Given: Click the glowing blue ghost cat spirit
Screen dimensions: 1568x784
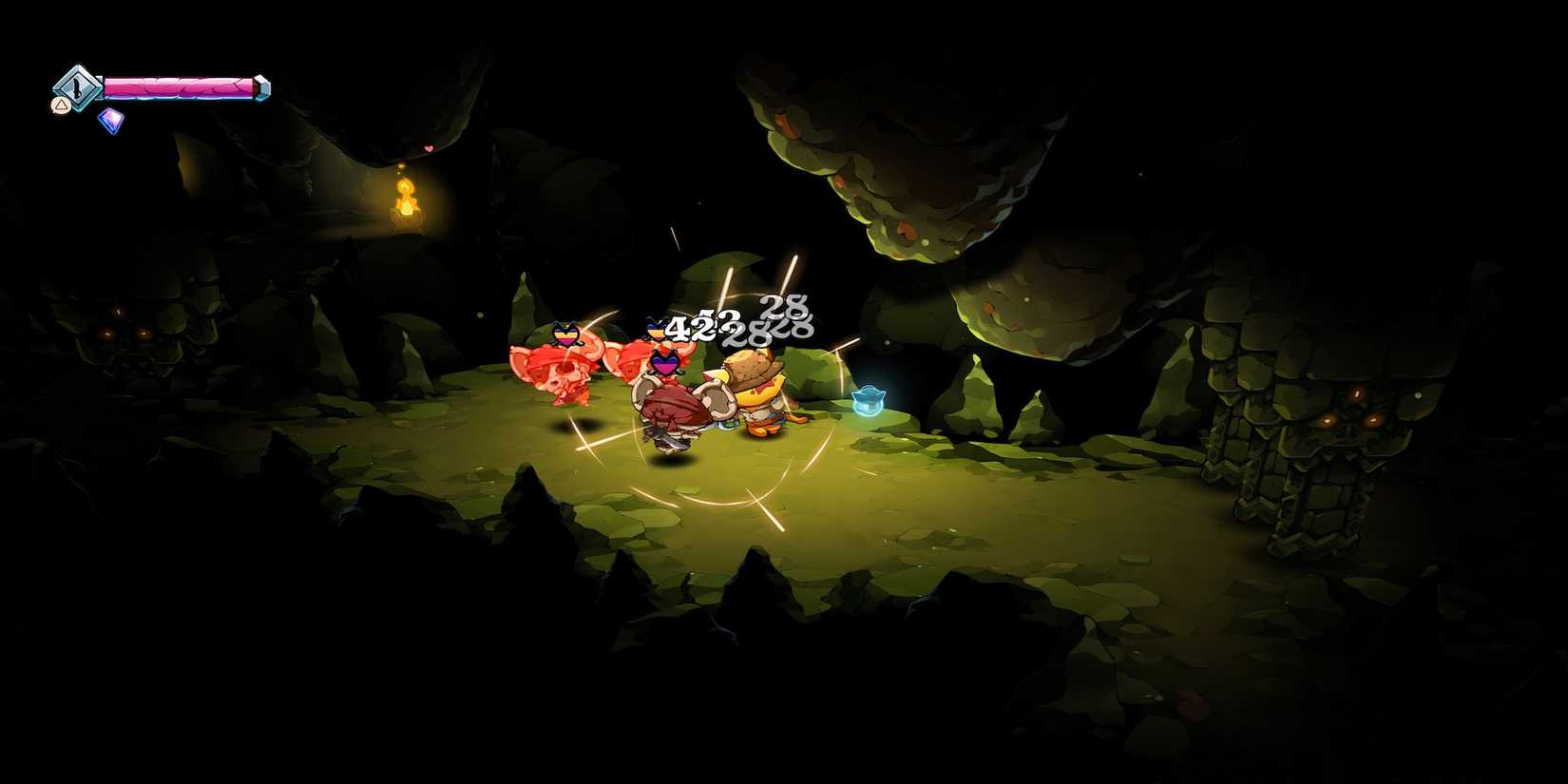Looking at the screenshot, I should (868, 399).
